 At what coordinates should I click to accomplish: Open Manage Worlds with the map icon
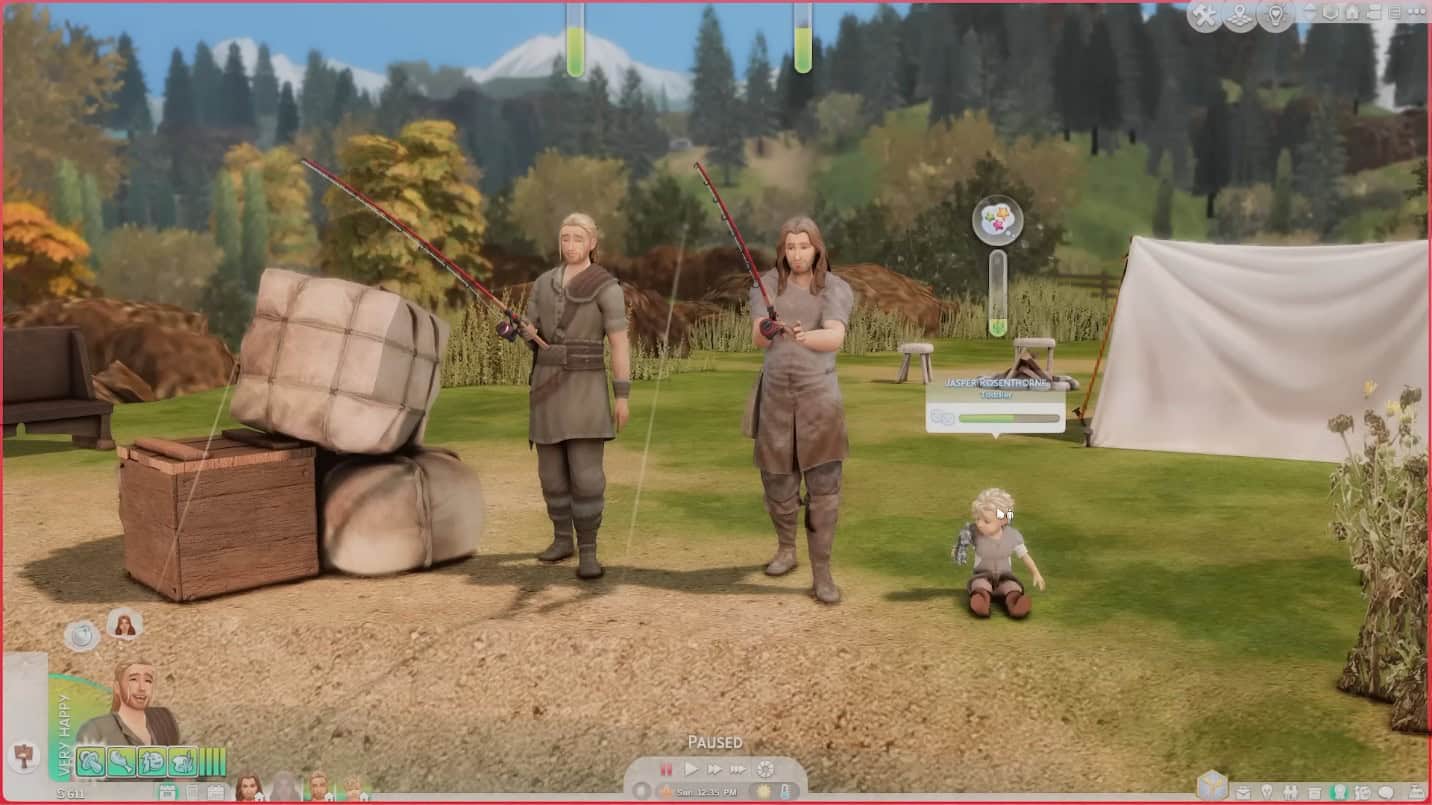coord(1240,14)
